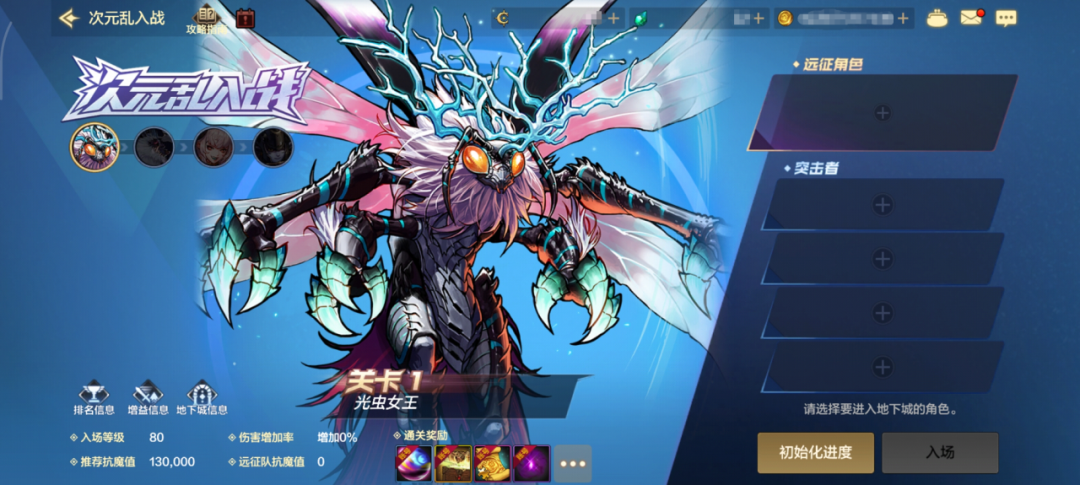Add gold coin currency with the plus button
The width and height of the screenshot is (1080, 485).
pyautogui.click(x=903, y=18)
